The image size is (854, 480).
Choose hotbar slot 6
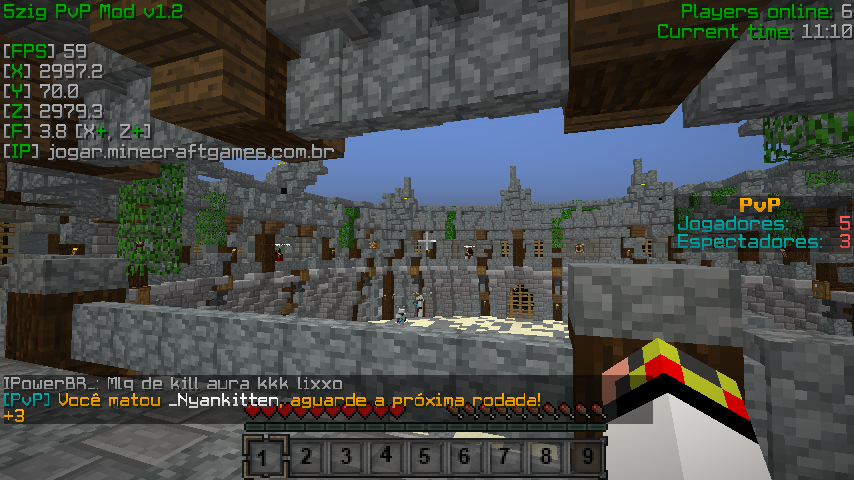466,458
